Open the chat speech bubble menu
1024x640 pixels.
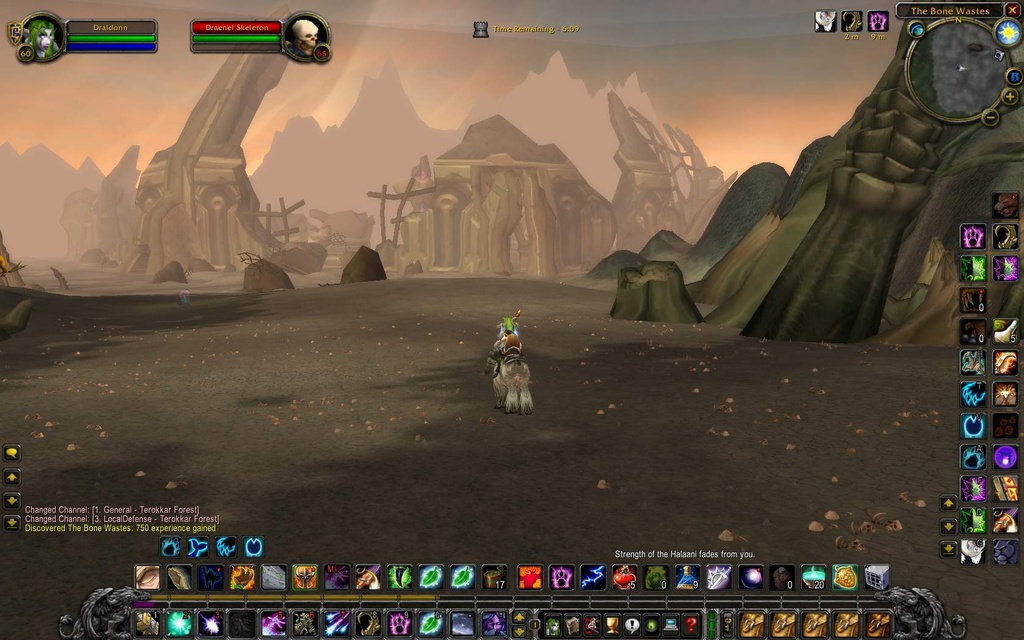[12, 453]
